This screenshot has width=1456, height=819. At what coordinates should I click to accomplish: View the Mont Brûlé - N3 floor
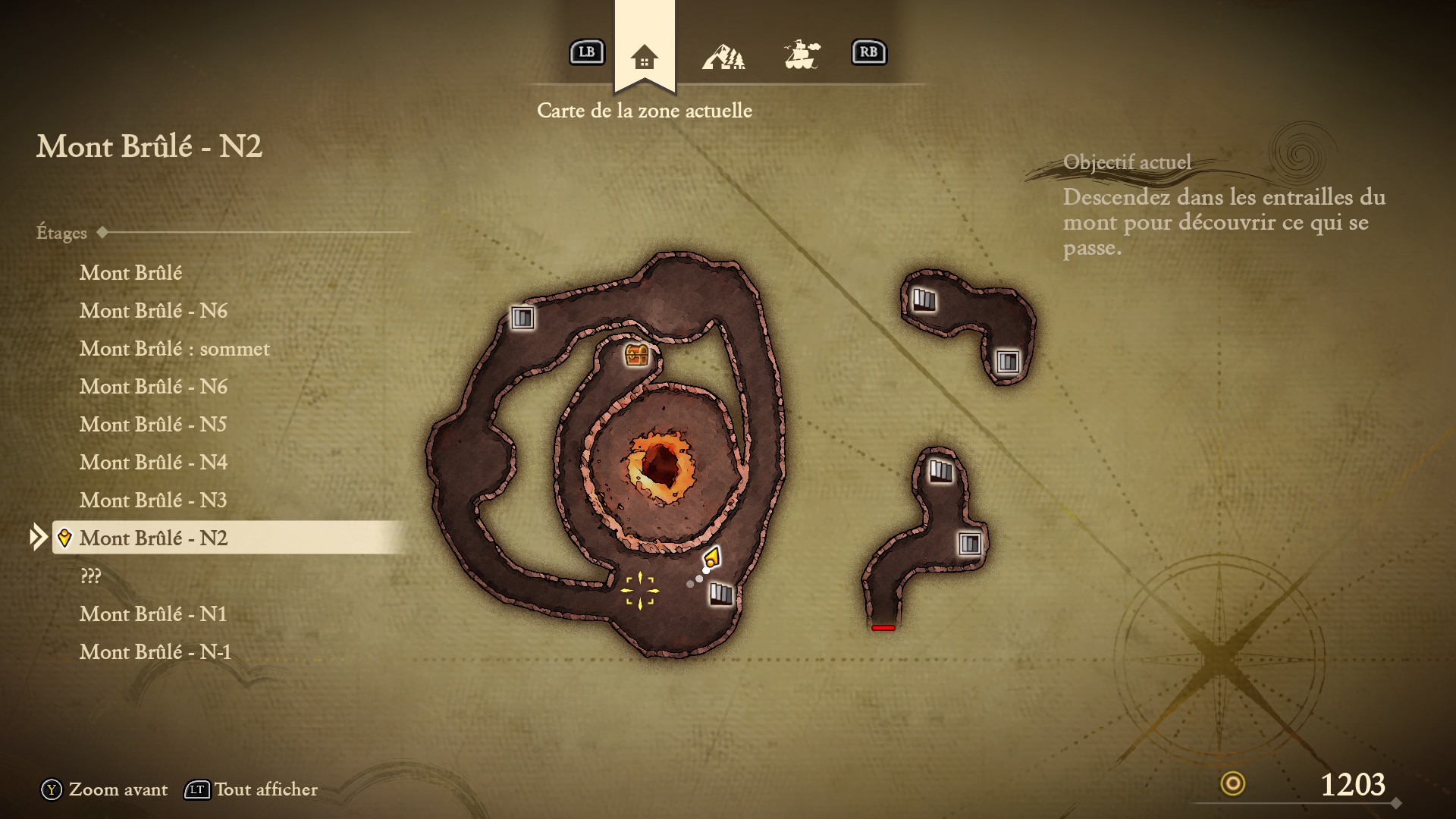[153, 500]
